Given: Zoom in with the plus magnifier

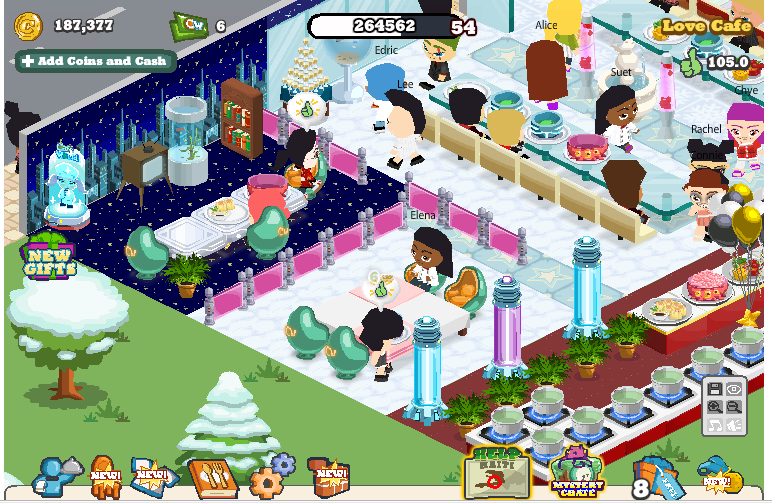Looking at the screenshot, I should tap(715, 408).
